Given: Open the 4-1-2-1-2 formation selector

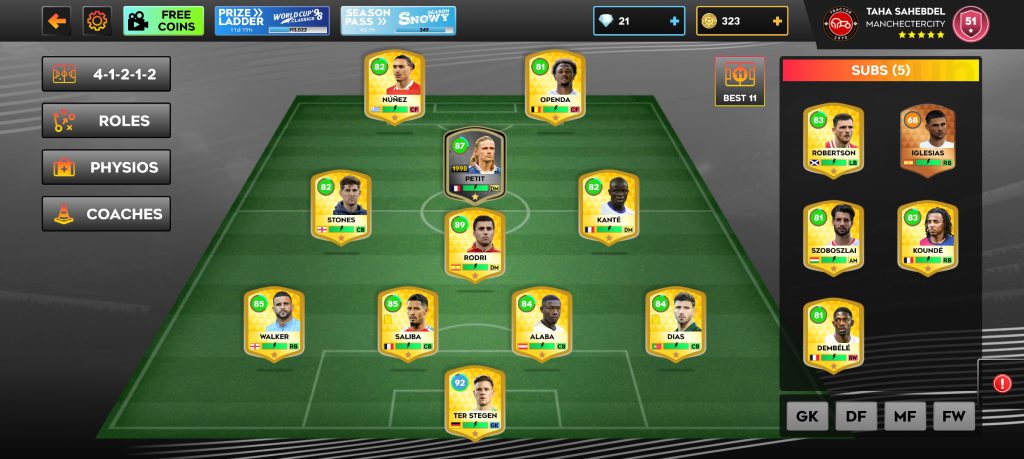Looking at the screenshot, I should (106, 74).
